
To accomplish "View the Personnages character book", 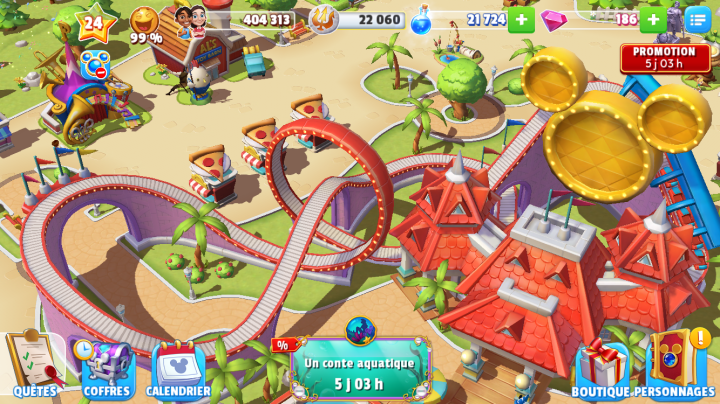I will [x=674, y=362].
